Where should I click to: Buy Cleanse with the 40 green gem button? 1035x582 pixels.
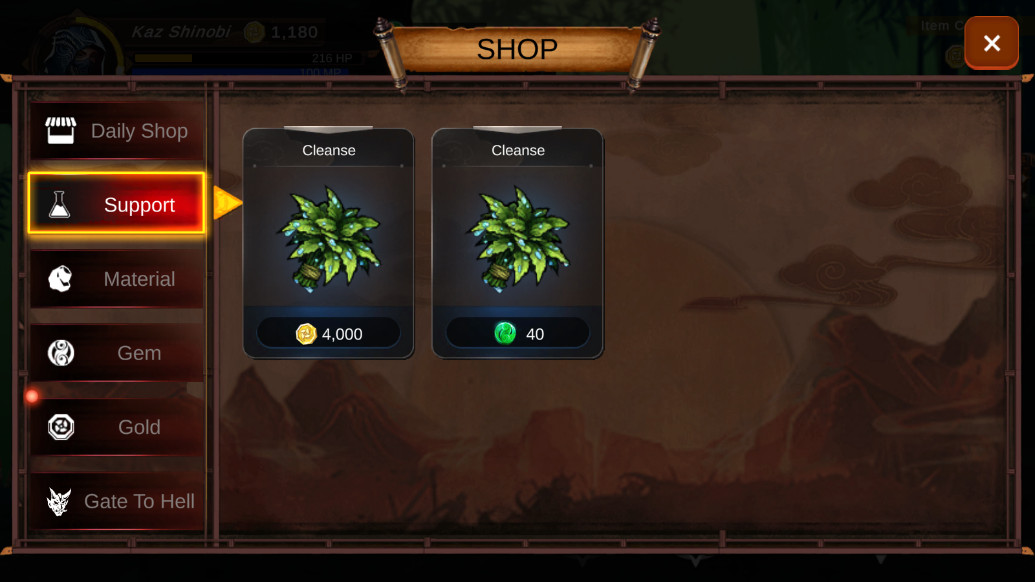point(517,333)
